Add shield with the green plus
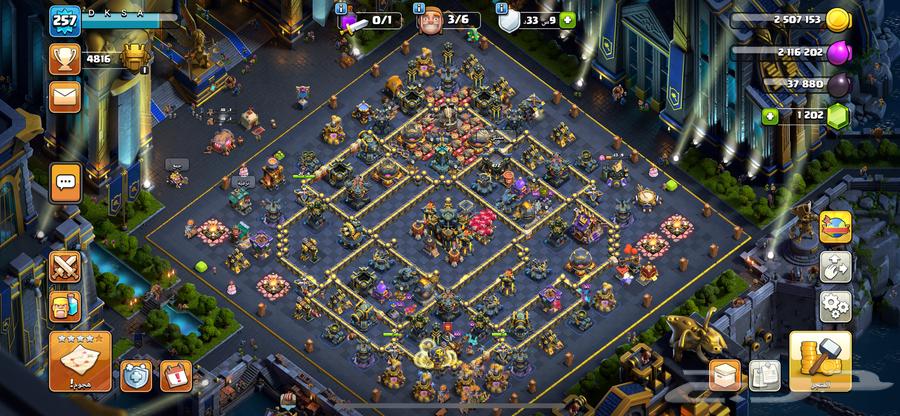 (x=568, y=20)
